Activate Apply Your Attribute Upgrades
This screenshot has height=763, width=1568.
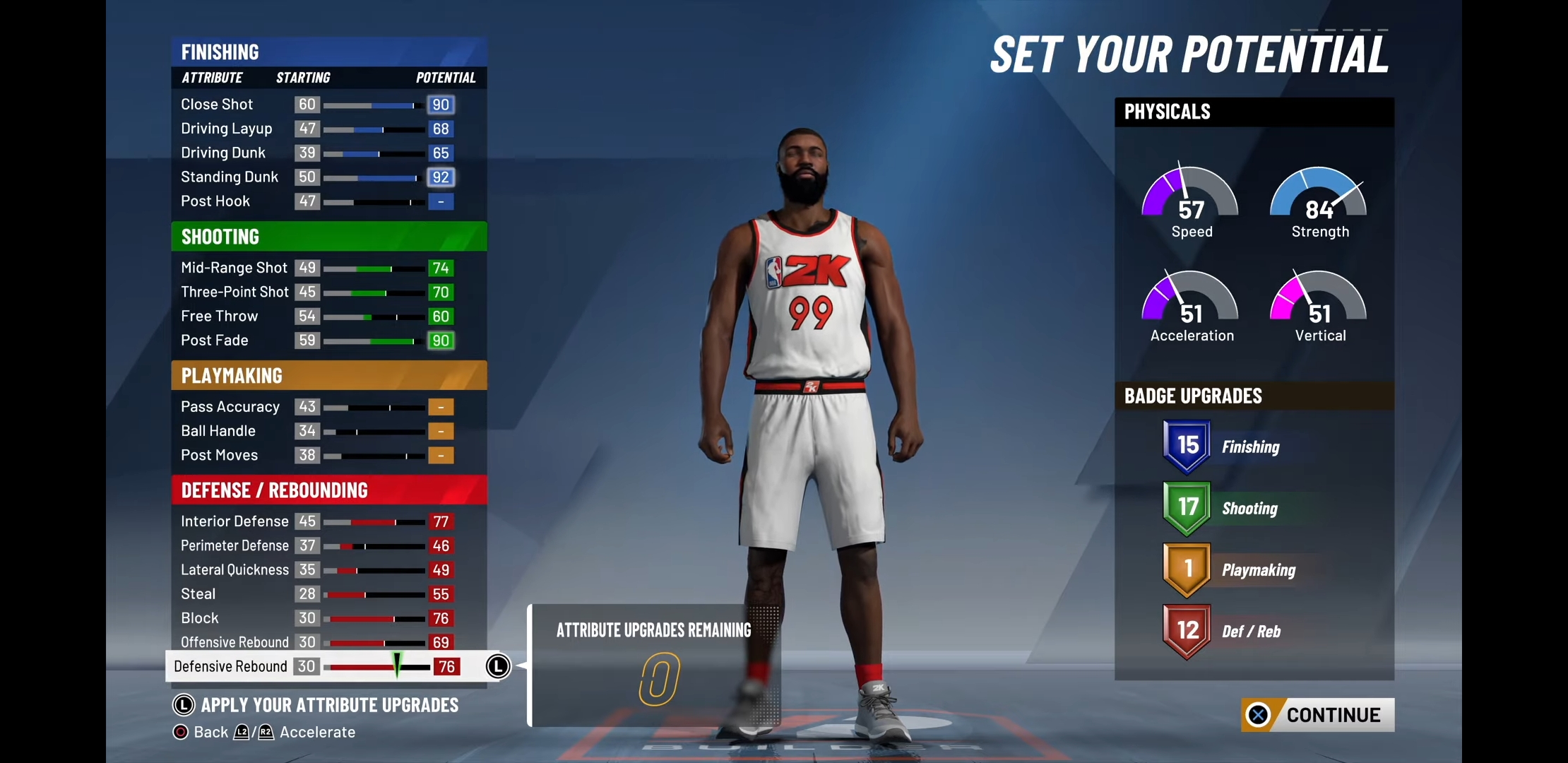pos(318,704)
